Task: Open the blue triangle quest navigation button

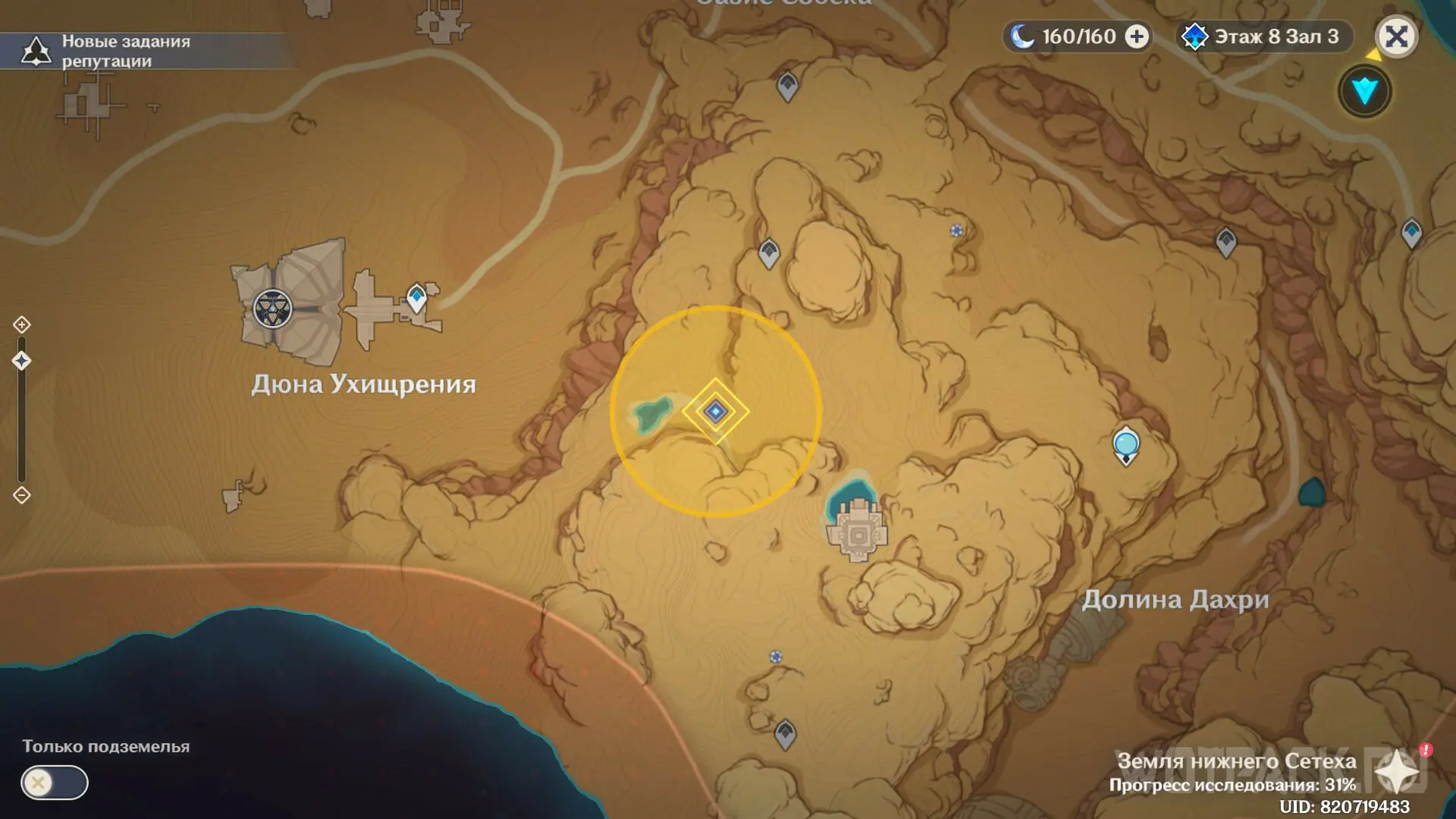Action: pos(1364,92)
